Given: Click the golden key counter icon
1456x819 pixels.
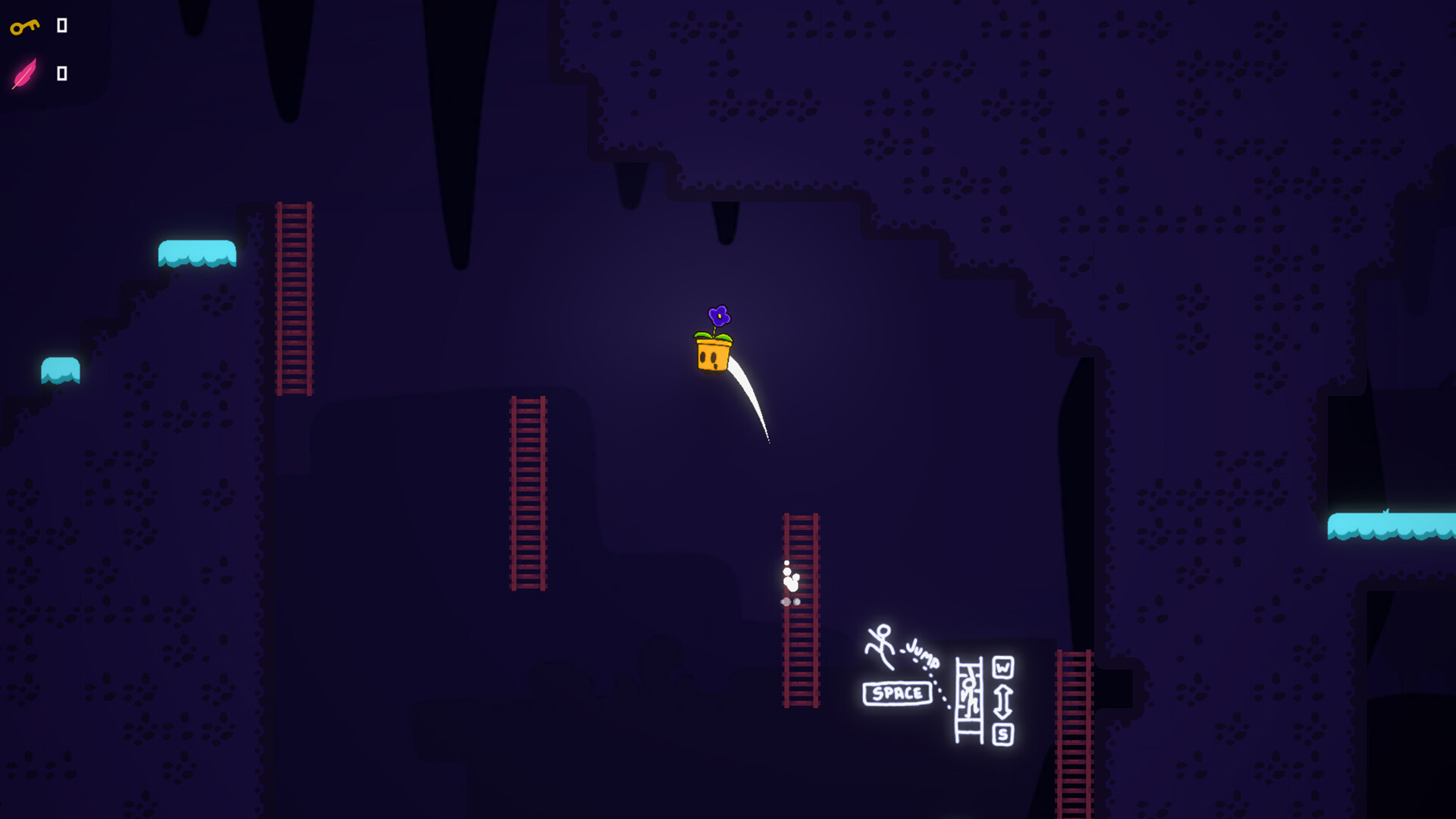Looking at the screenshot, I should (23, 25).
